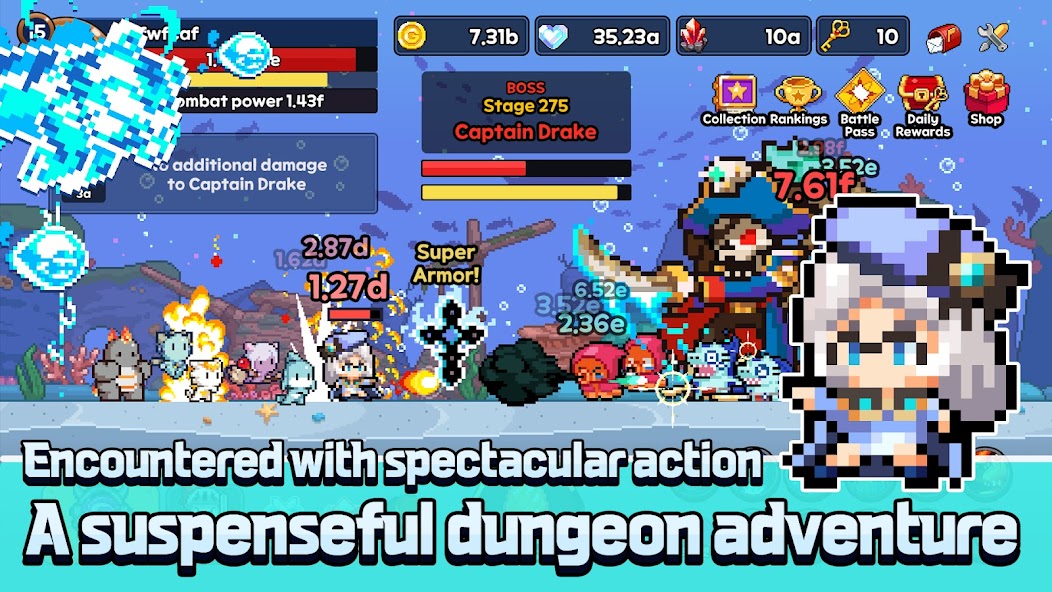Tap the blue heart gem balance
This screenshot has height=592, width=1052.
pyautogui.click(x=602, y=38)
